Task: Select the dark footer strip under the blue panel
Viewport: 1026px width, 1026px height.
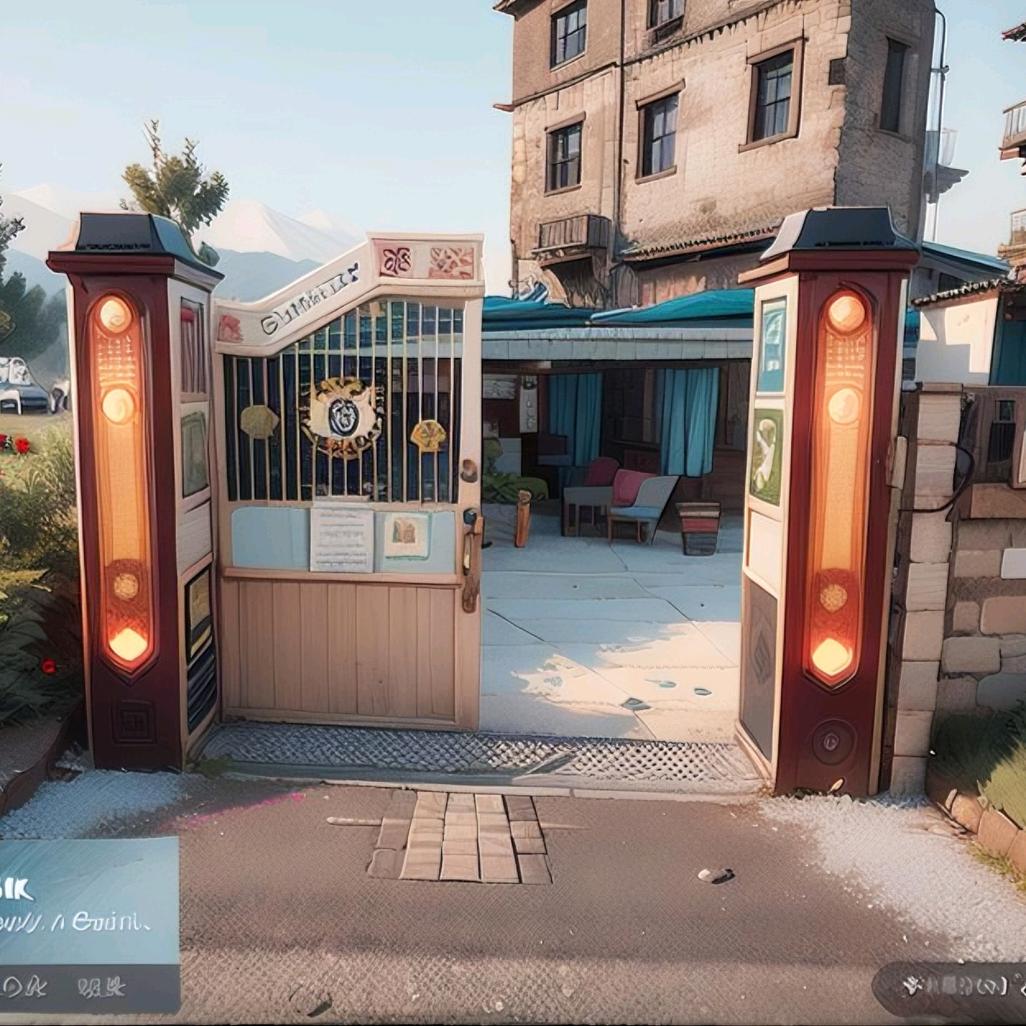Action: click(88, 987)
